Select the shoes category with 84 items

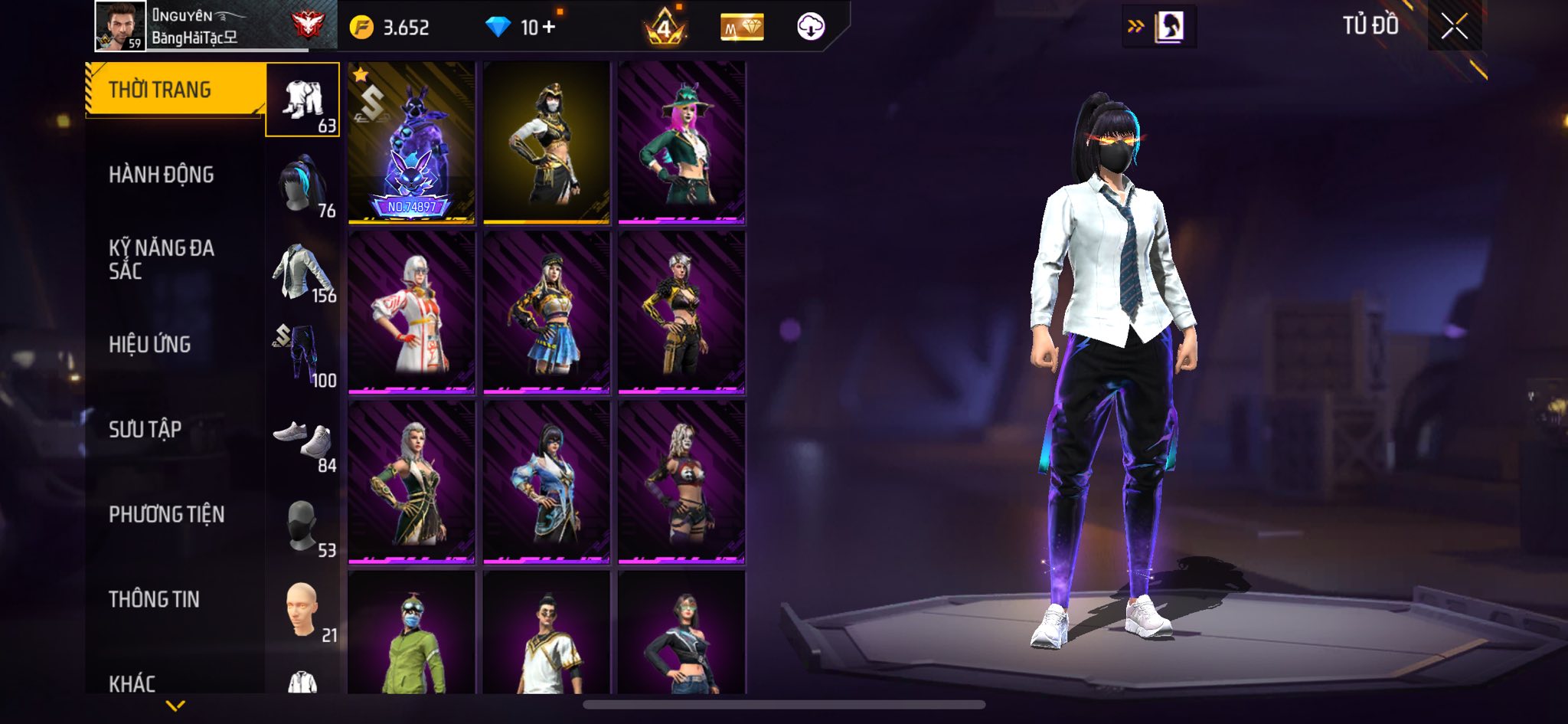point(303,441)
